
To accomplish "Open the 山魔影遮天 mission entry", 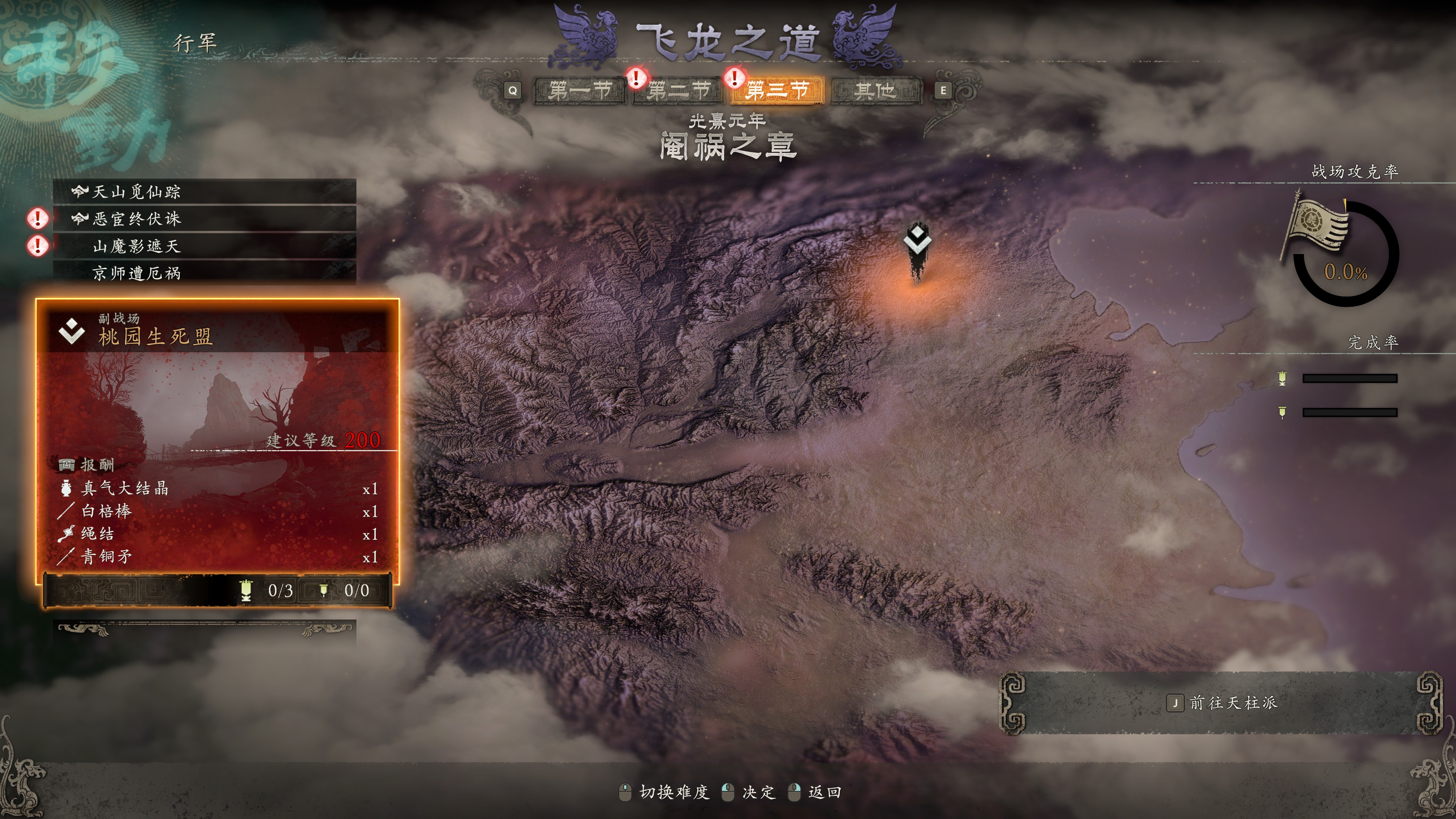I will click(205, 246).
